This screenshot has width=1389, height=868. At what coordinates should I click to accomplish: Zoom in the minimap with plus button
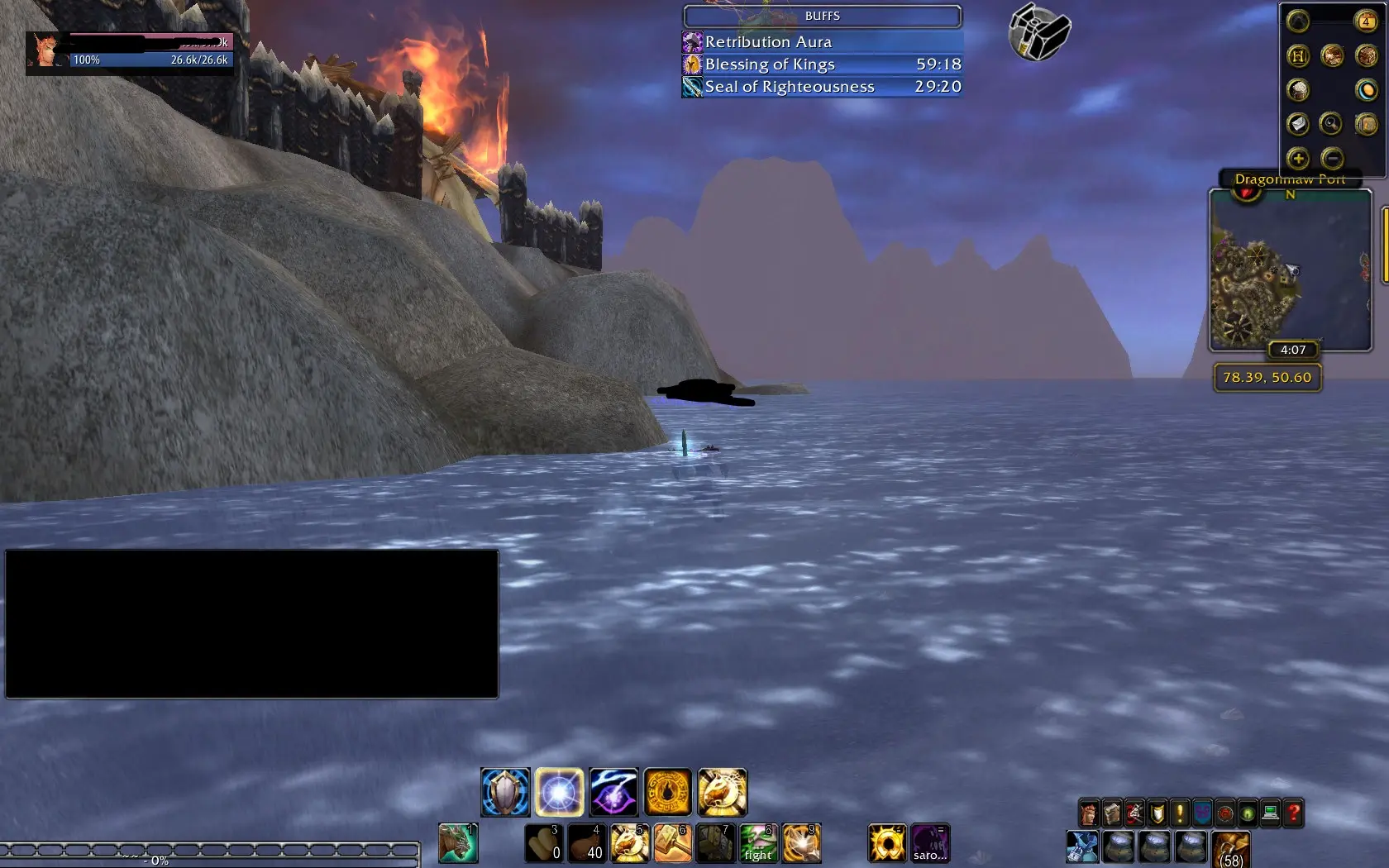point(1297,158)
